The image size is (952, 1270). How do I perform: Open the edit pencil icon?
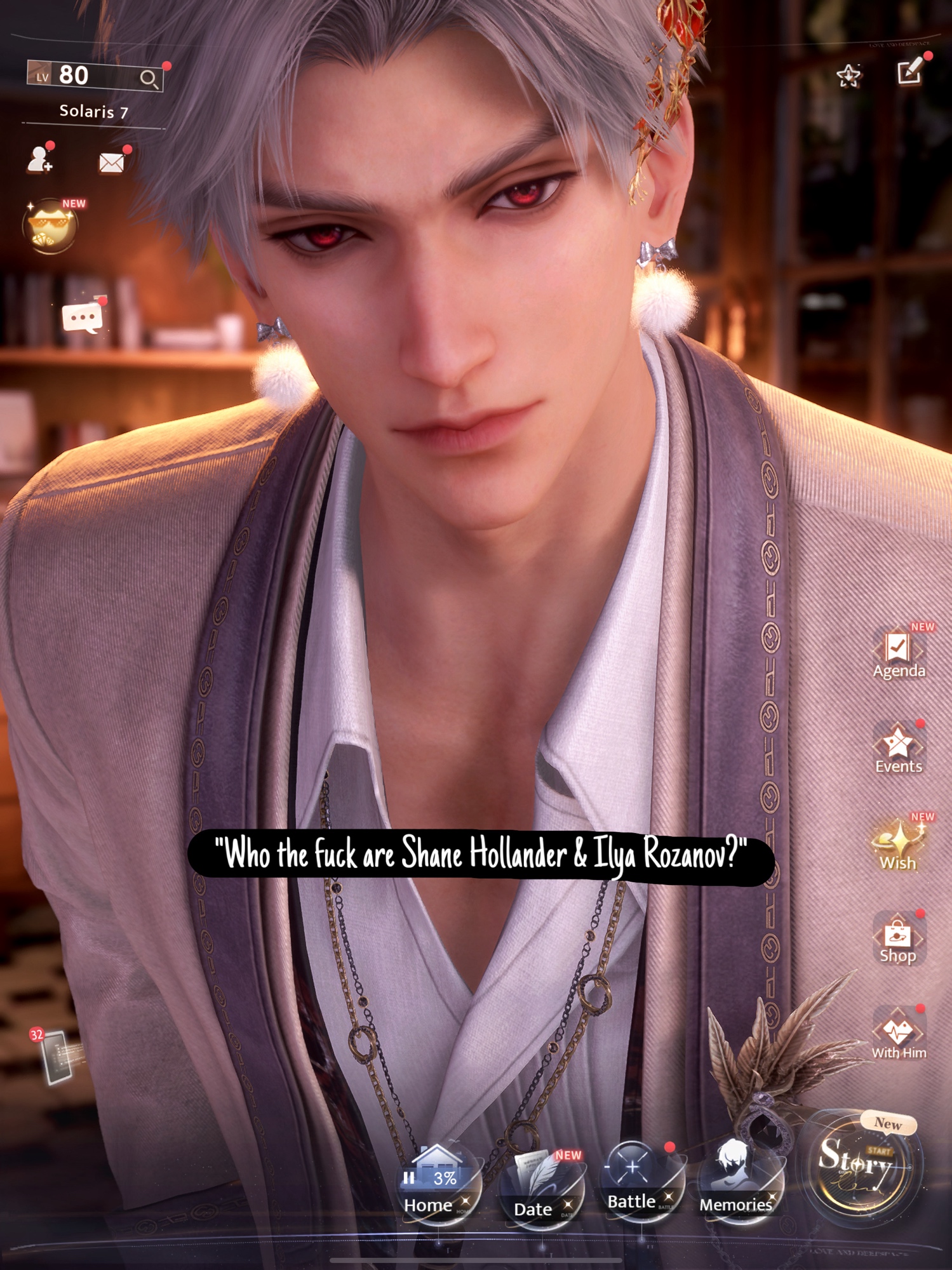tap(910, 71)
